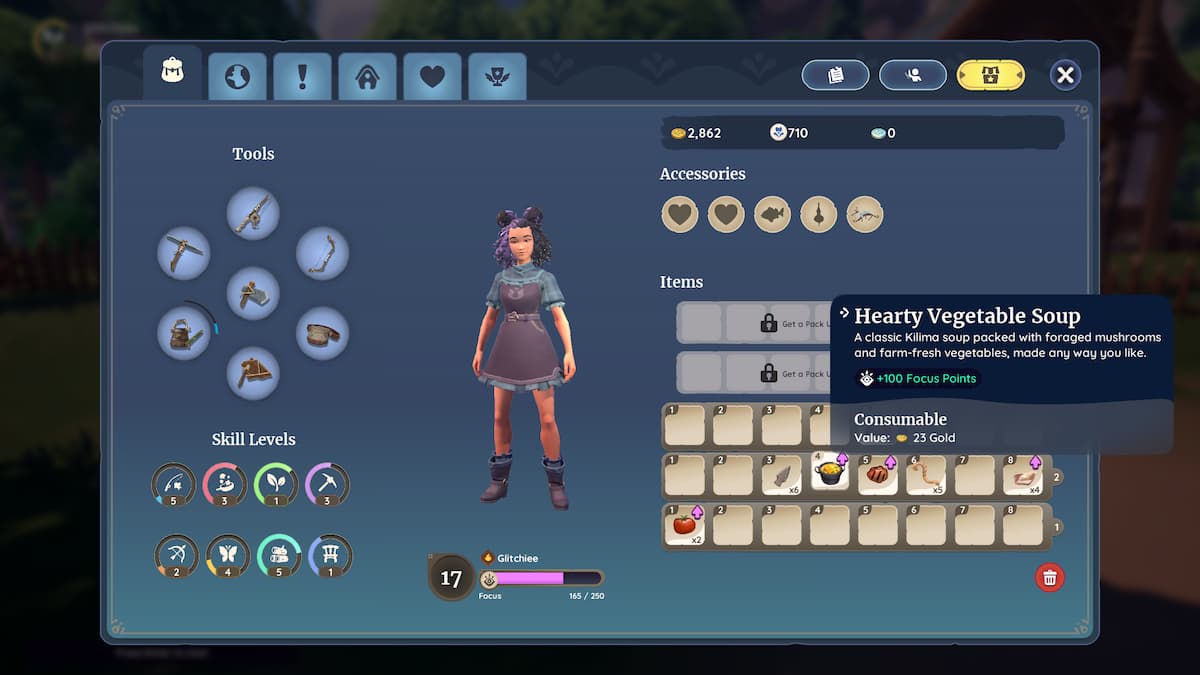The width and height of the screenshot is (1200, 675).
Task: Select the worm bait slot
Action: (926, 475)
